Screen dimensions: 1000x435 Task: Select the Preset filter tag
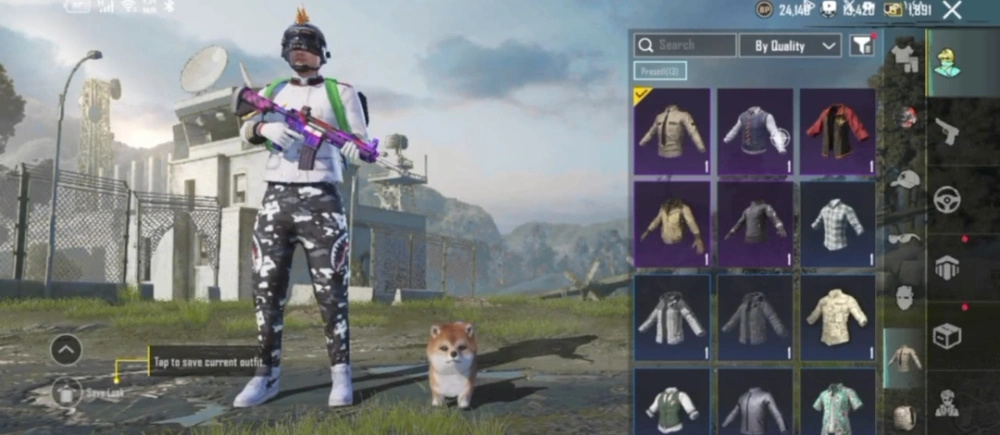tap(660, 71)
